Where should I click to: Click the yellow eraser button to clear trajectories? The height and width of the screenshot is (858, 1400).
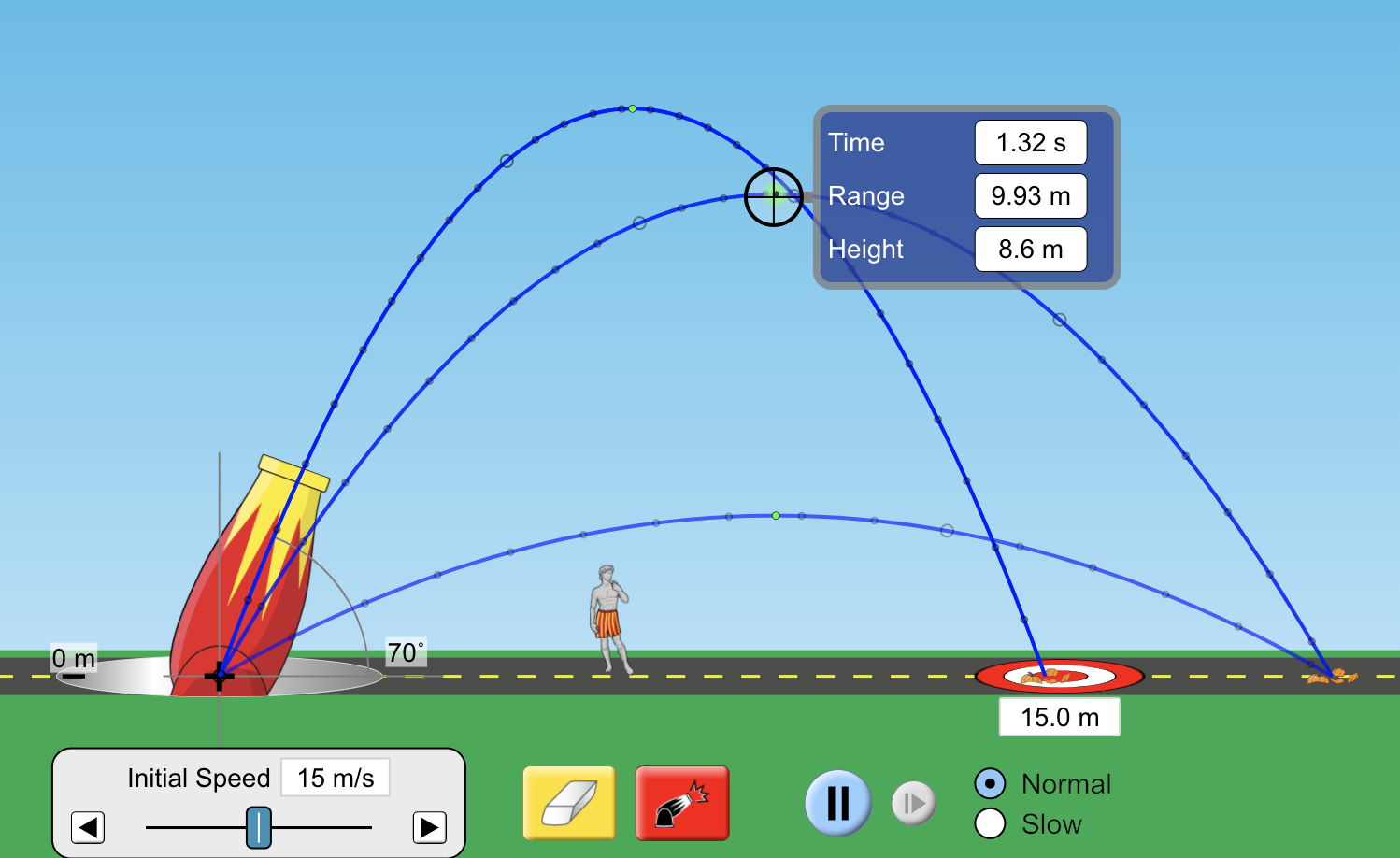point(568,803)
